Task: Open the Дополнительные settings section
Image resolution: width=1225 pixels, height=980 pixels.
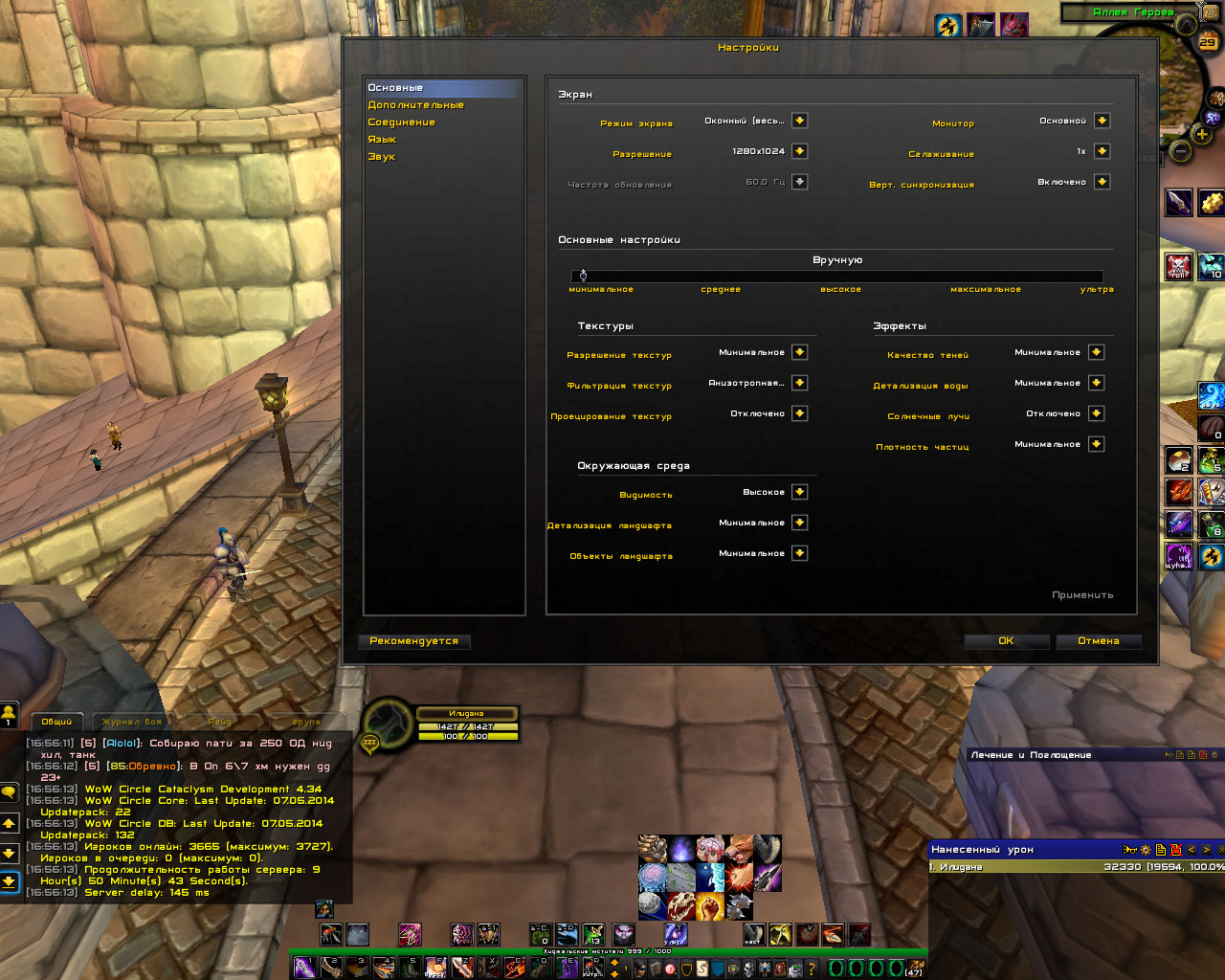Action: click(x=415, y=105)
